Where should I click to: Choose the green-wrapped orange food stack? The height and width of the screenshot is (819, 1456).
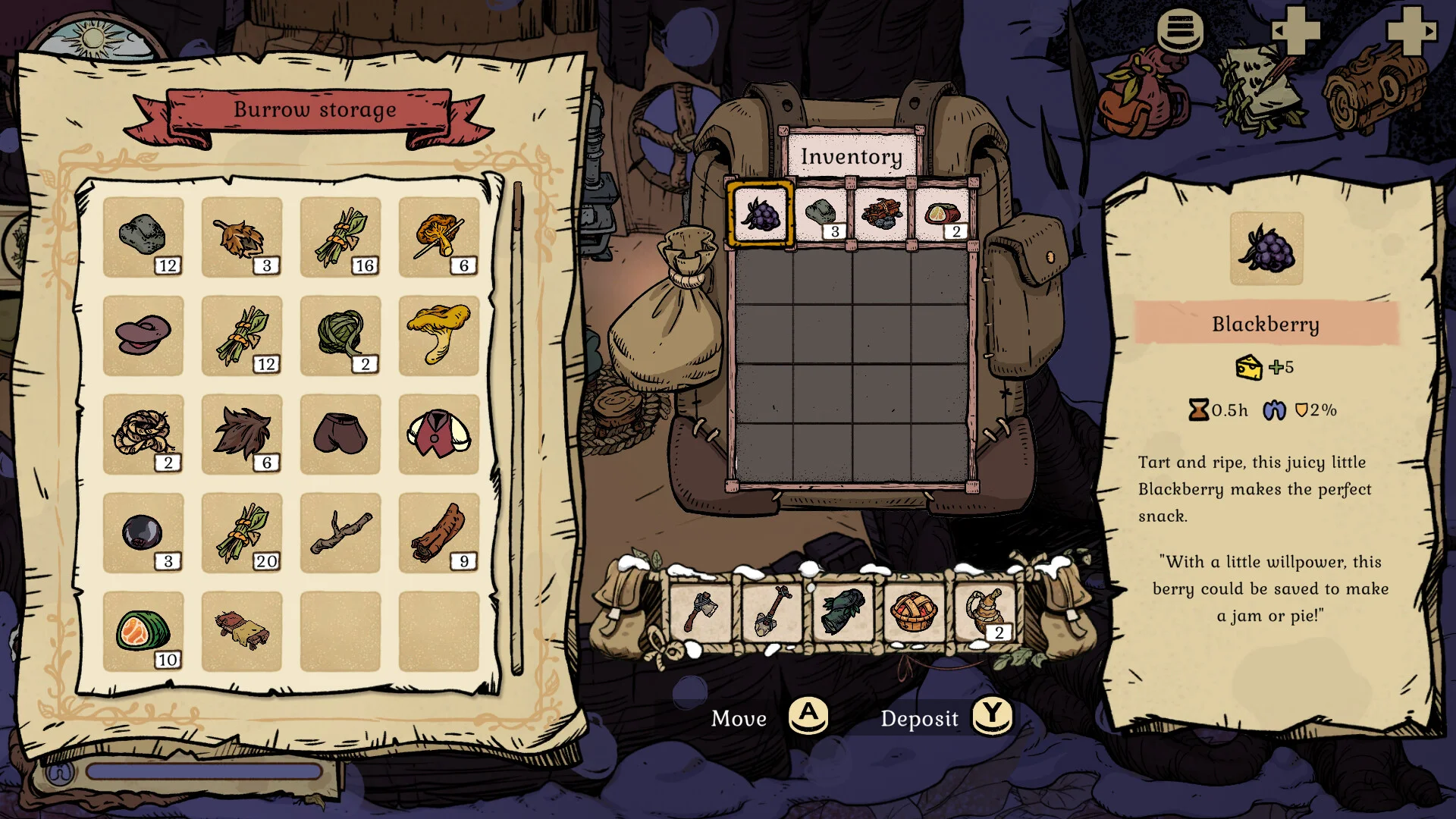(143, 631)
